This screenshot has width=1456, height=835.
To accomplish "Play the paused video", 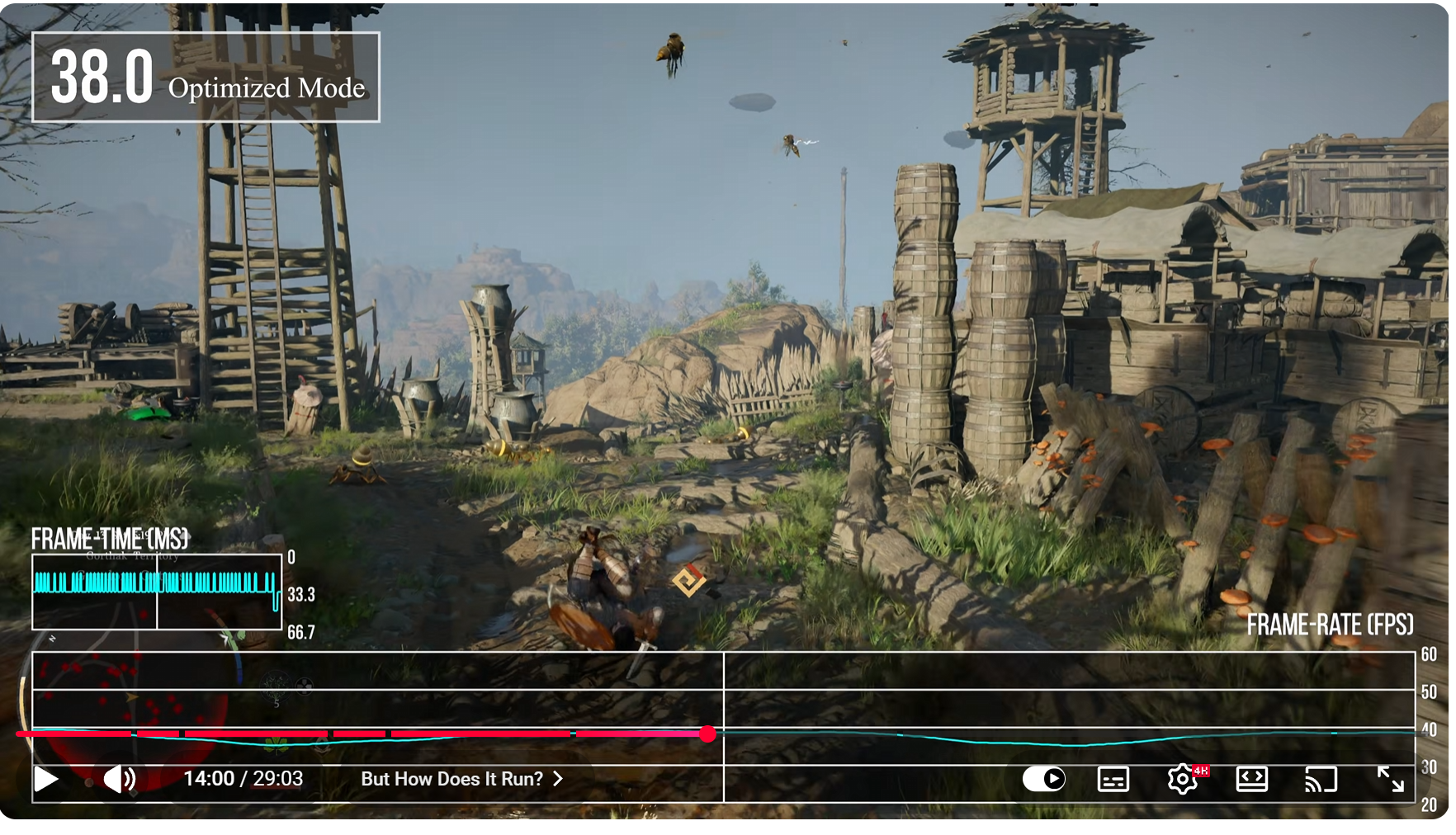I will coord(46,779).
